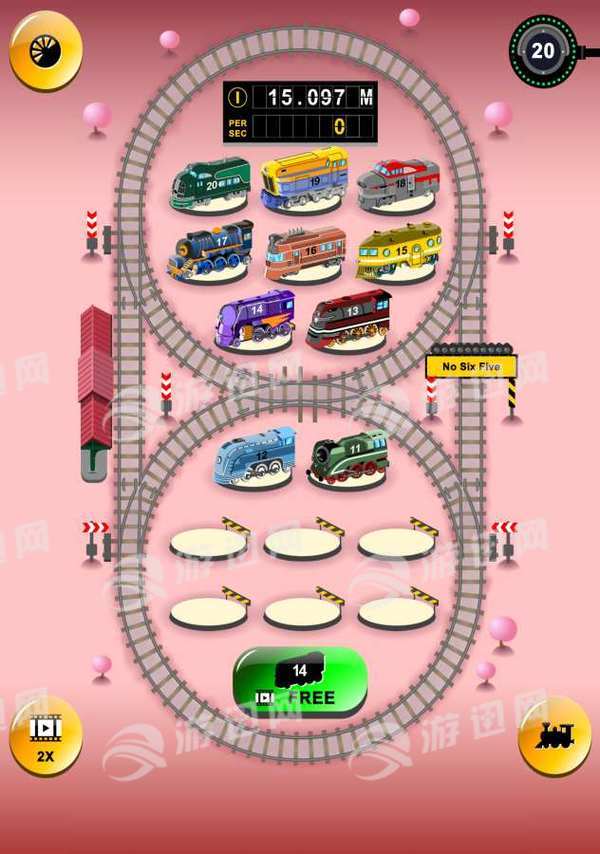Image resolution: width=600 pixels, height=854 pixels.
Task: Select the green train numbered 20
Action: click(210, 183)
